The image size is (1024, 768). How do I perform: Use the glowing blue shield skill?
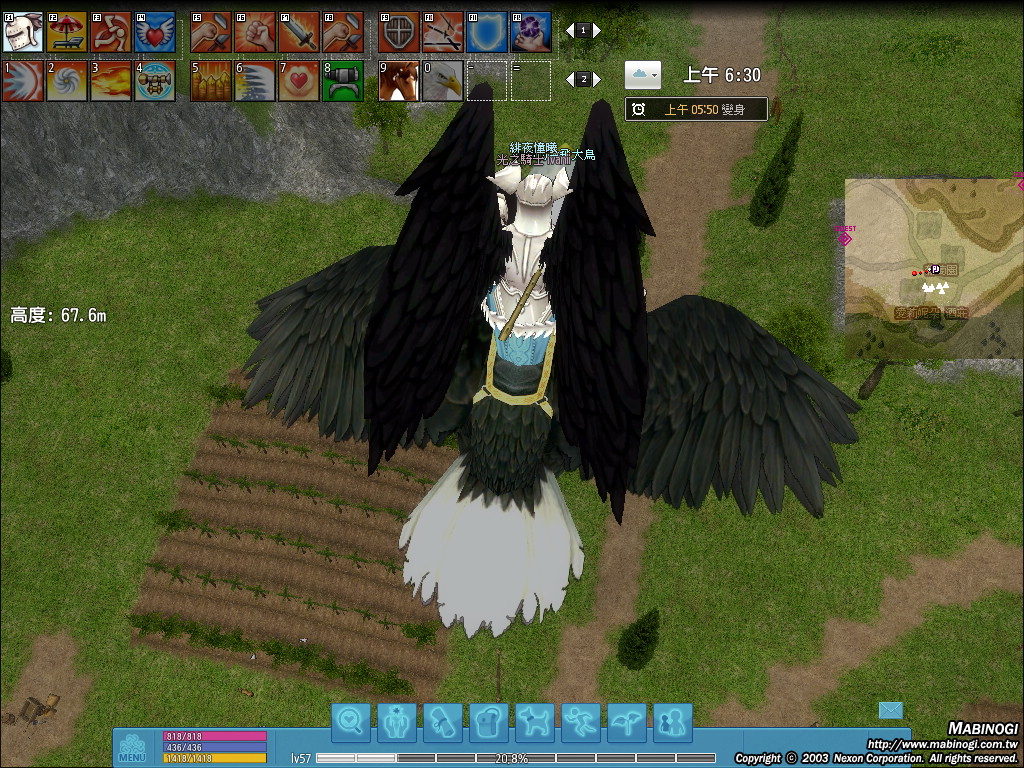pyautogui.click(x=487, y=32)
